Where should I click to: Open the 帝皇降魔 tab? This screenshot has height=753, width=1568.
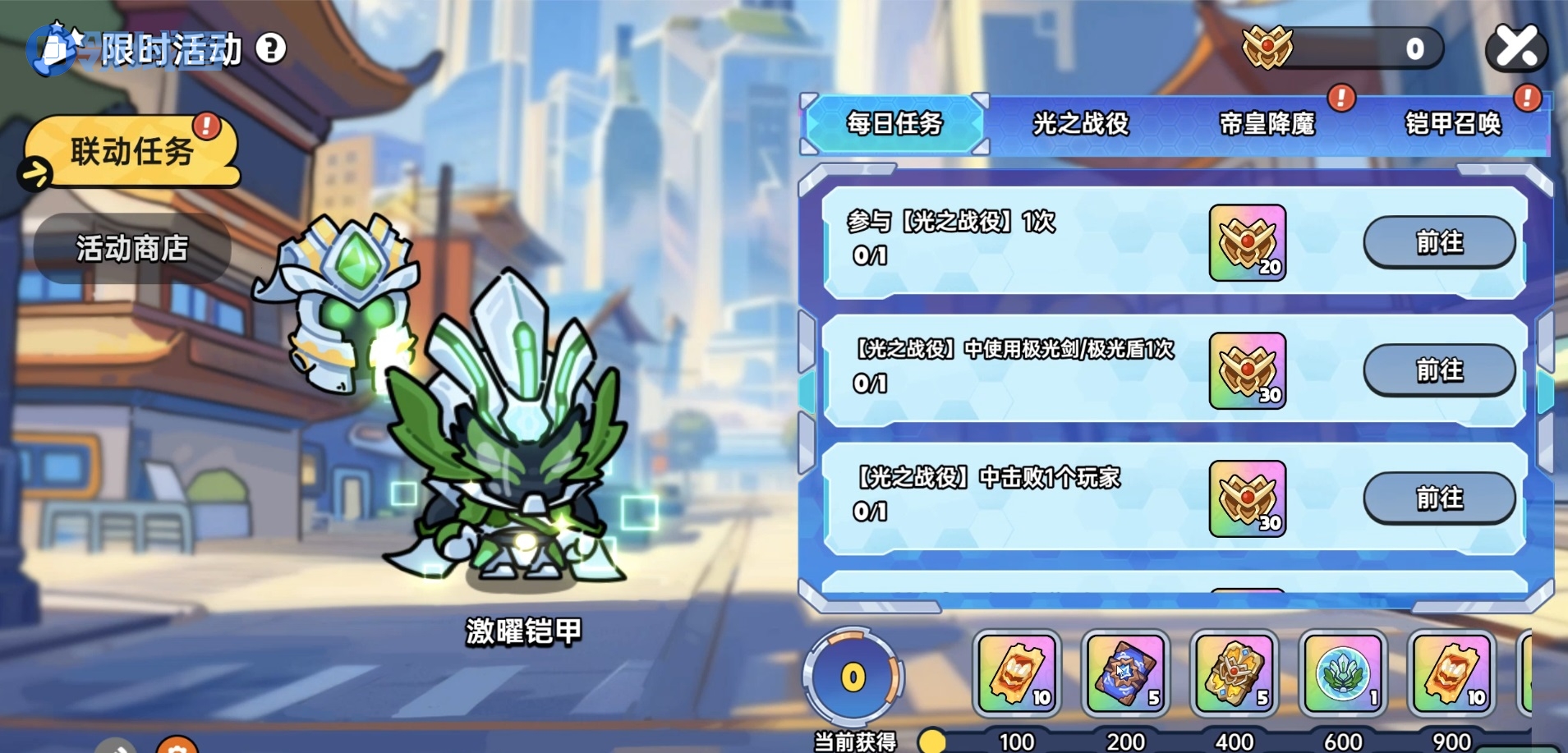[1267, 124]
